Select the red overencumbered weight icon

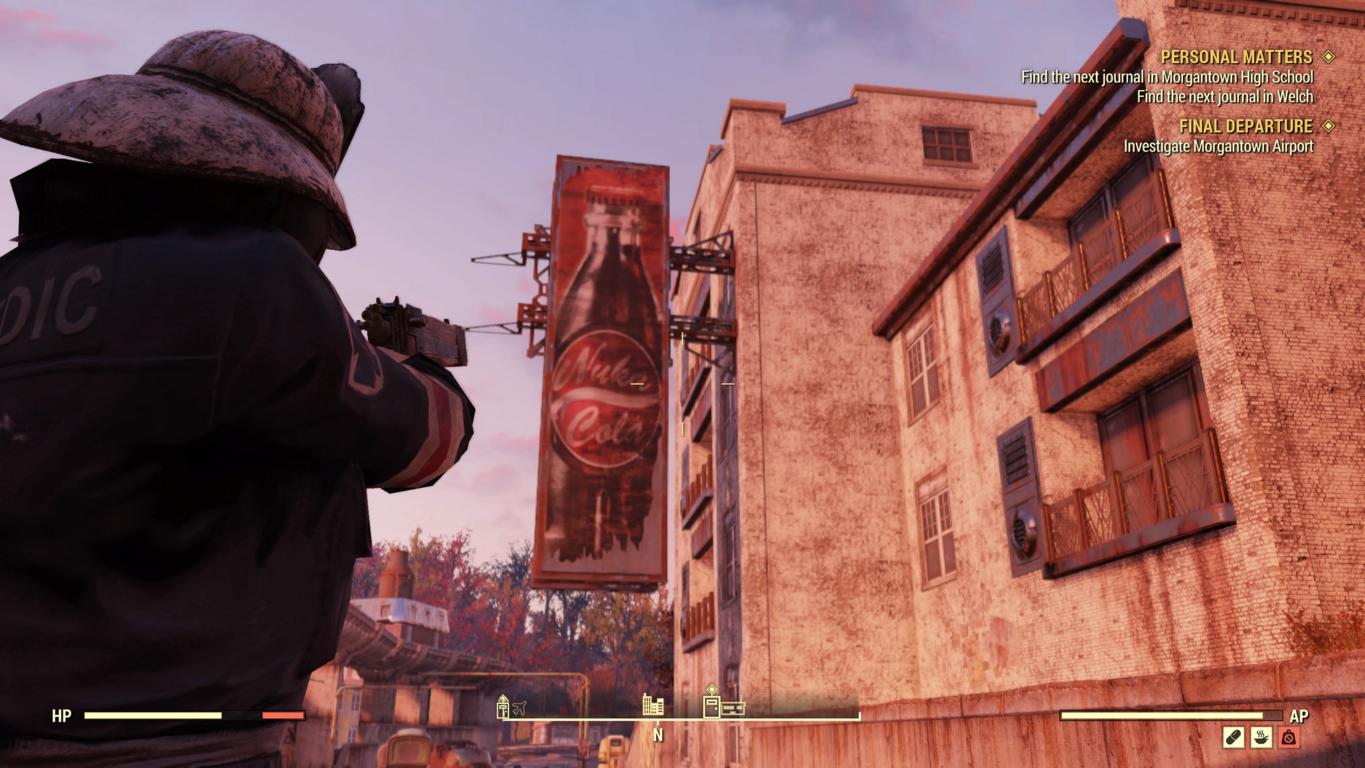(1288, 738)
